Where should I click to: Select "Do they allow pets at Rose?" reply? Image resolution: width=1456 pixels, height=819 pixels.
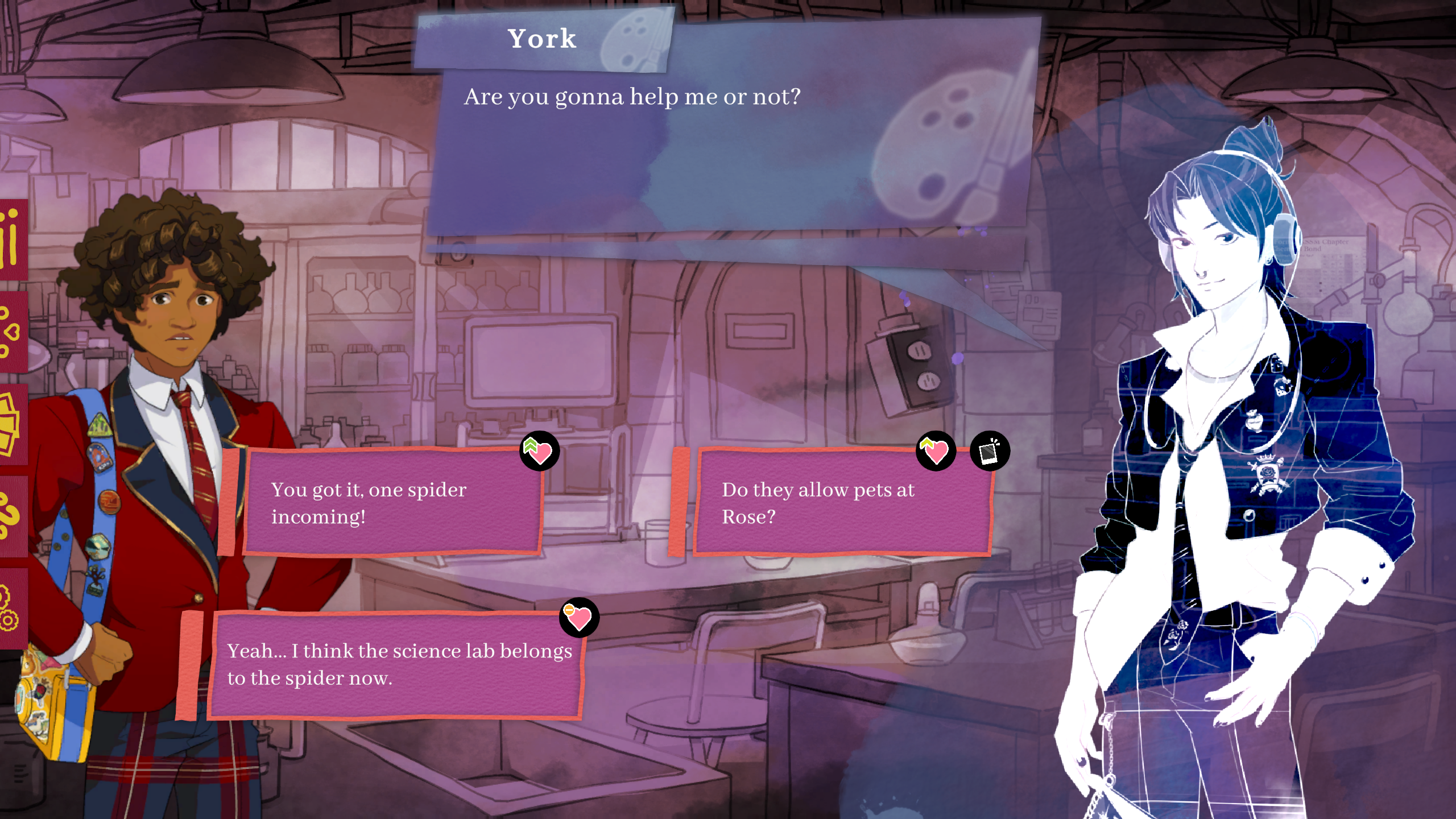click(842, 503)
